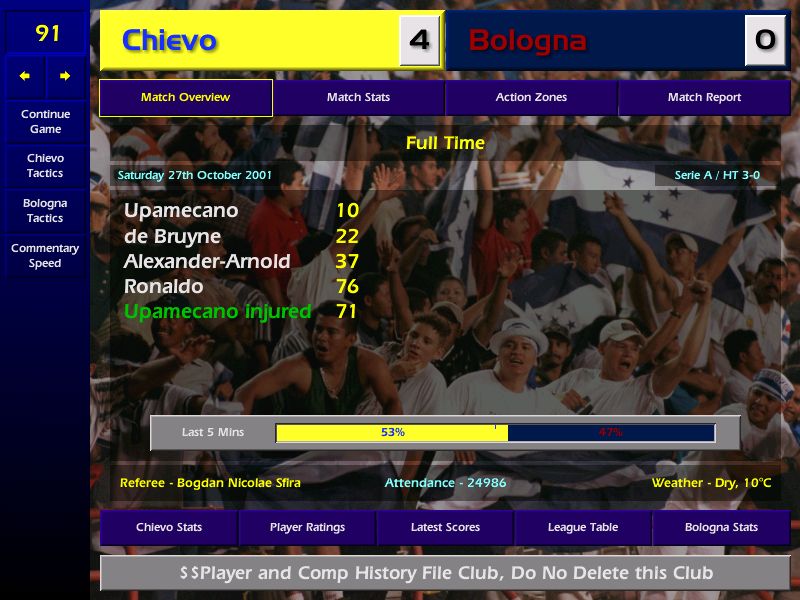The image size is (800, 600).
Task: Click scorer Ronaldo's name
Action: 163,286
